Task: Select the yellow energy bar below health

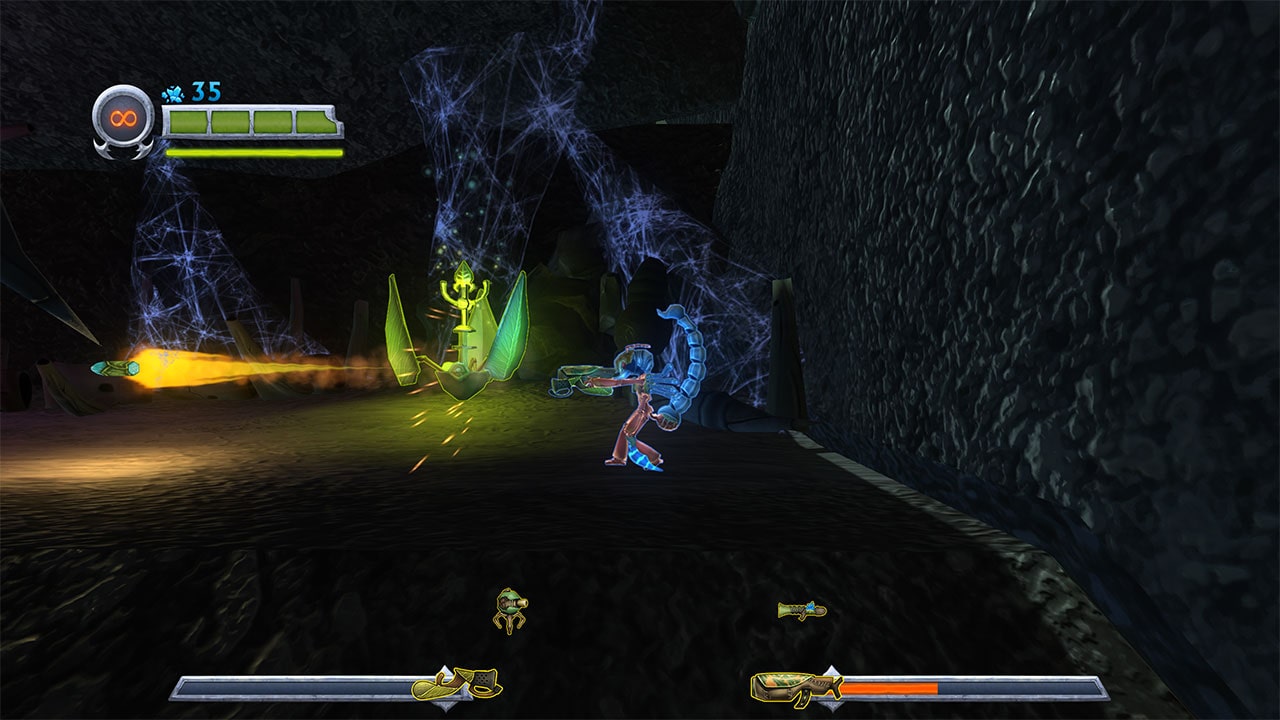Action: point(250,152)
